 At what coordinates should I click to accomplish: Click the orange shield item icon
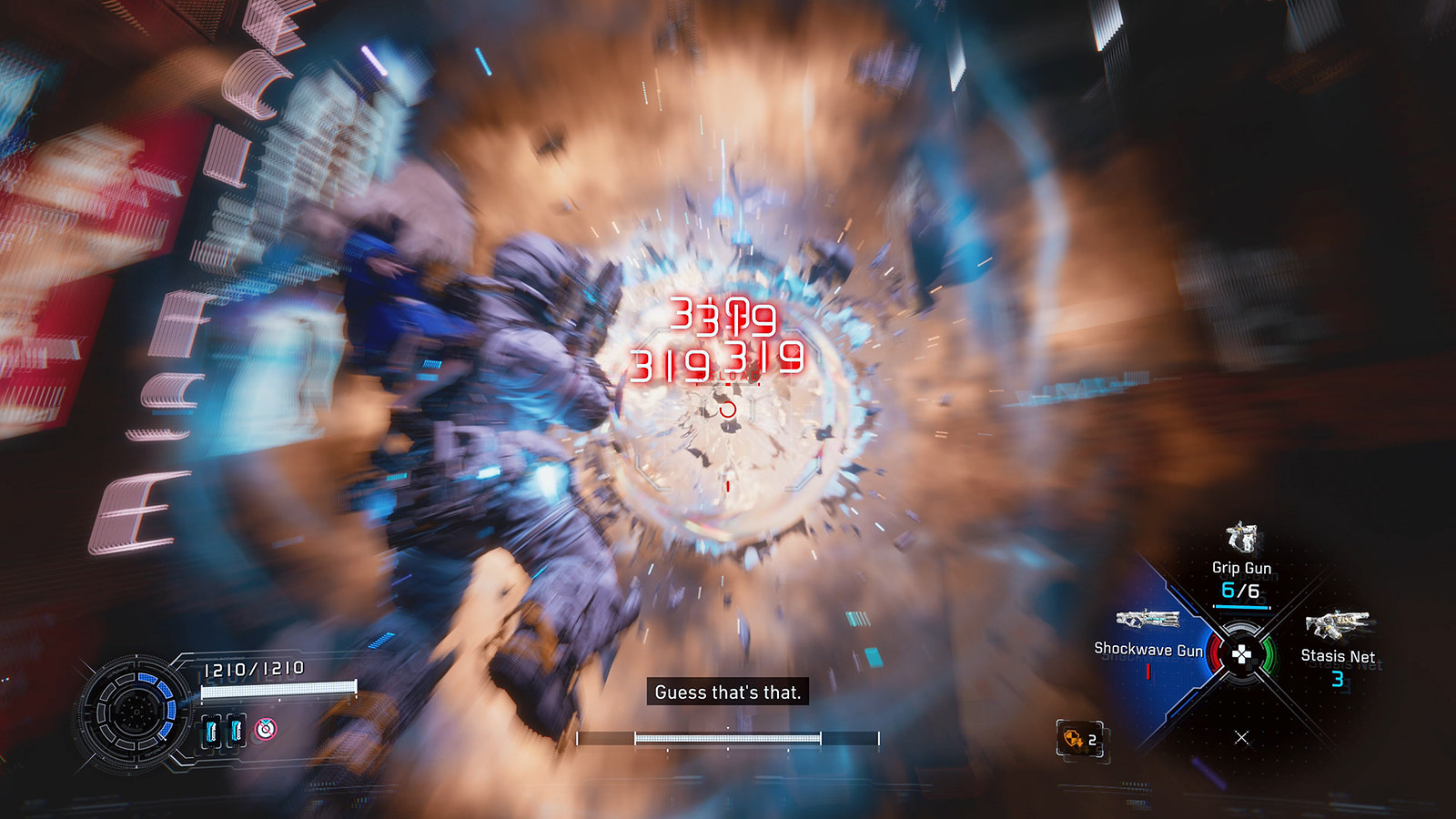point(1075,739)
